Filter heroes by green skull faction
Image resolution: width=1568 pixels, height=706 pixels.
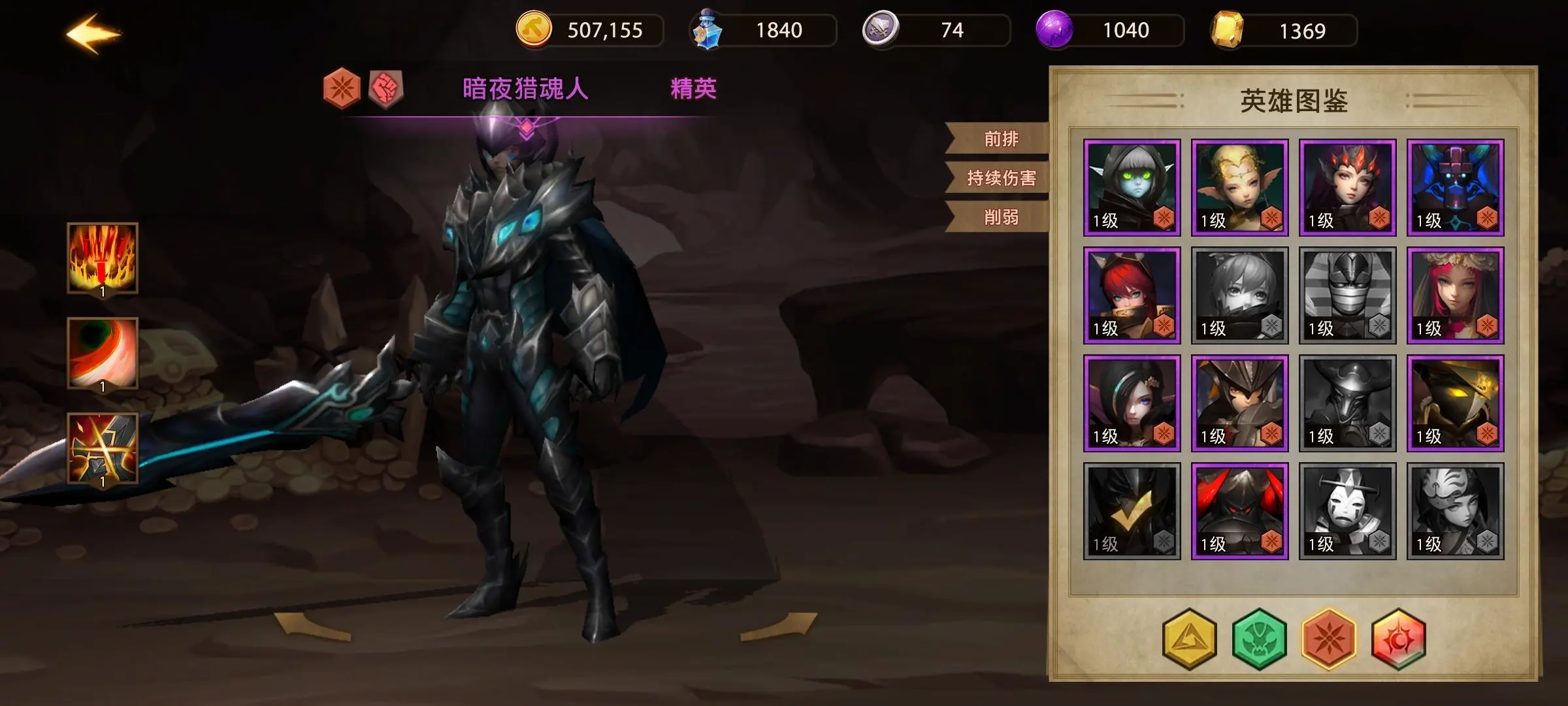coord(1259,639)
